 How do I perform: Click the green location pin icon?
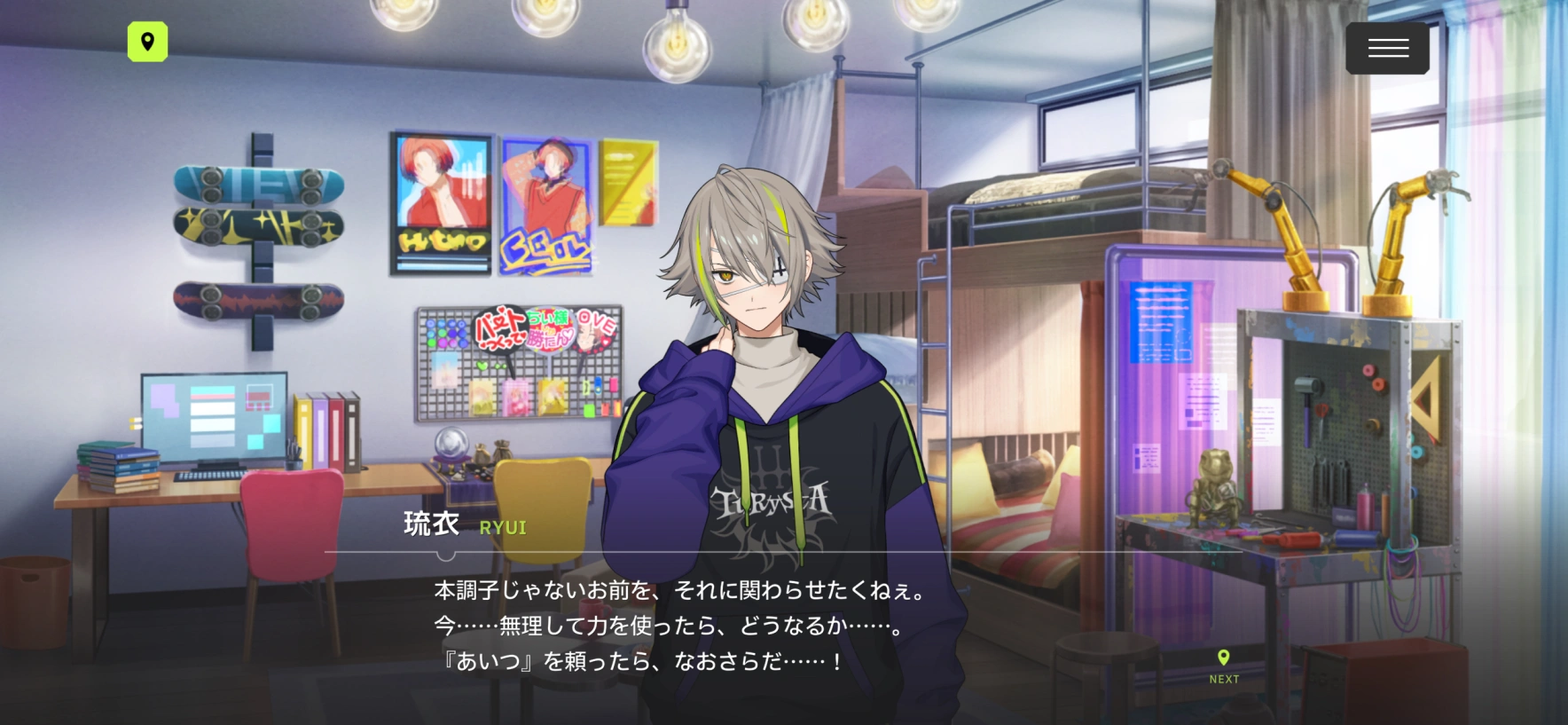(x=147, y=42)
